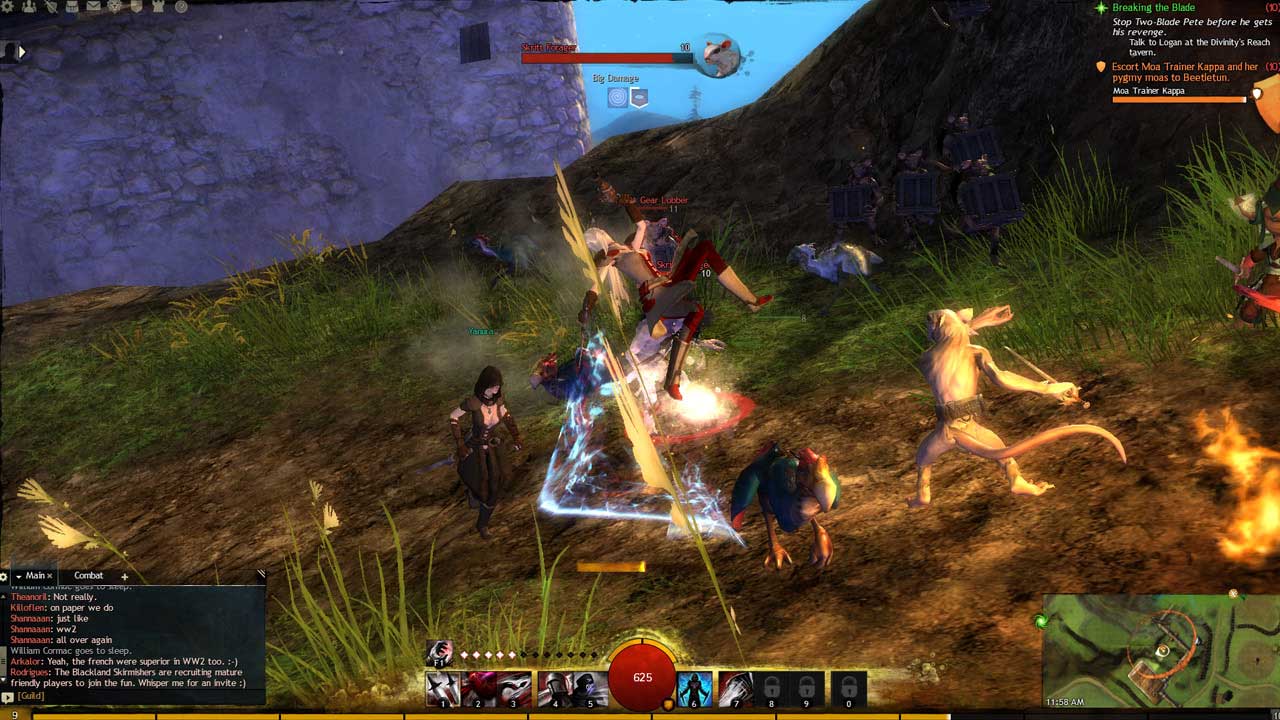Open the inventory bag icon
The height and width of the screenshot is (720, 1280).
coord(71,7)
